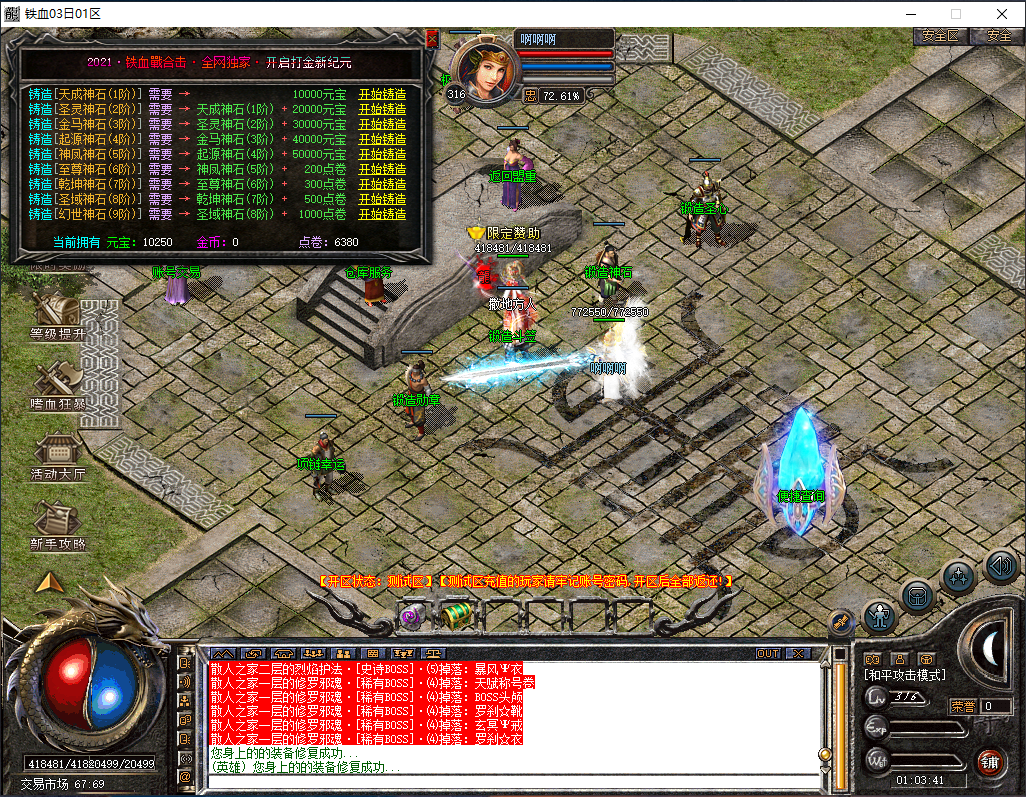The width and height of the screenshot is (1026, 797).
Task: Open the red 铺 shop button
Action: pos(990,761)
